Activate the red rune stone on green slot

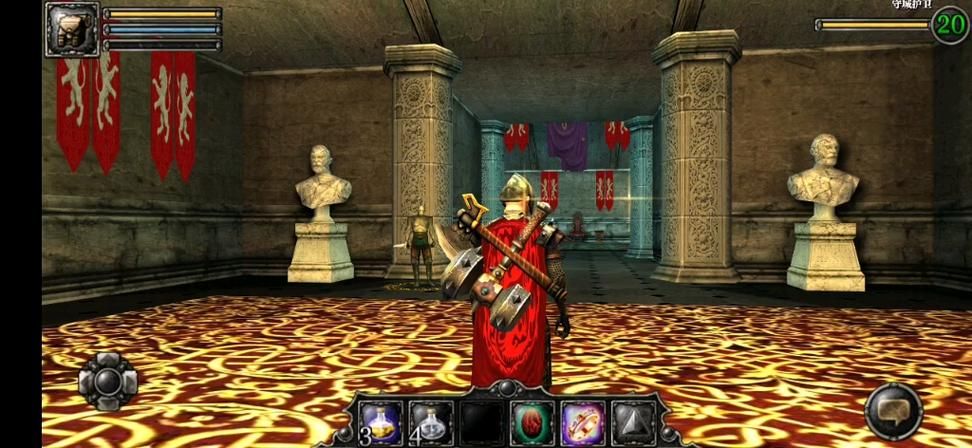(531, 422)
